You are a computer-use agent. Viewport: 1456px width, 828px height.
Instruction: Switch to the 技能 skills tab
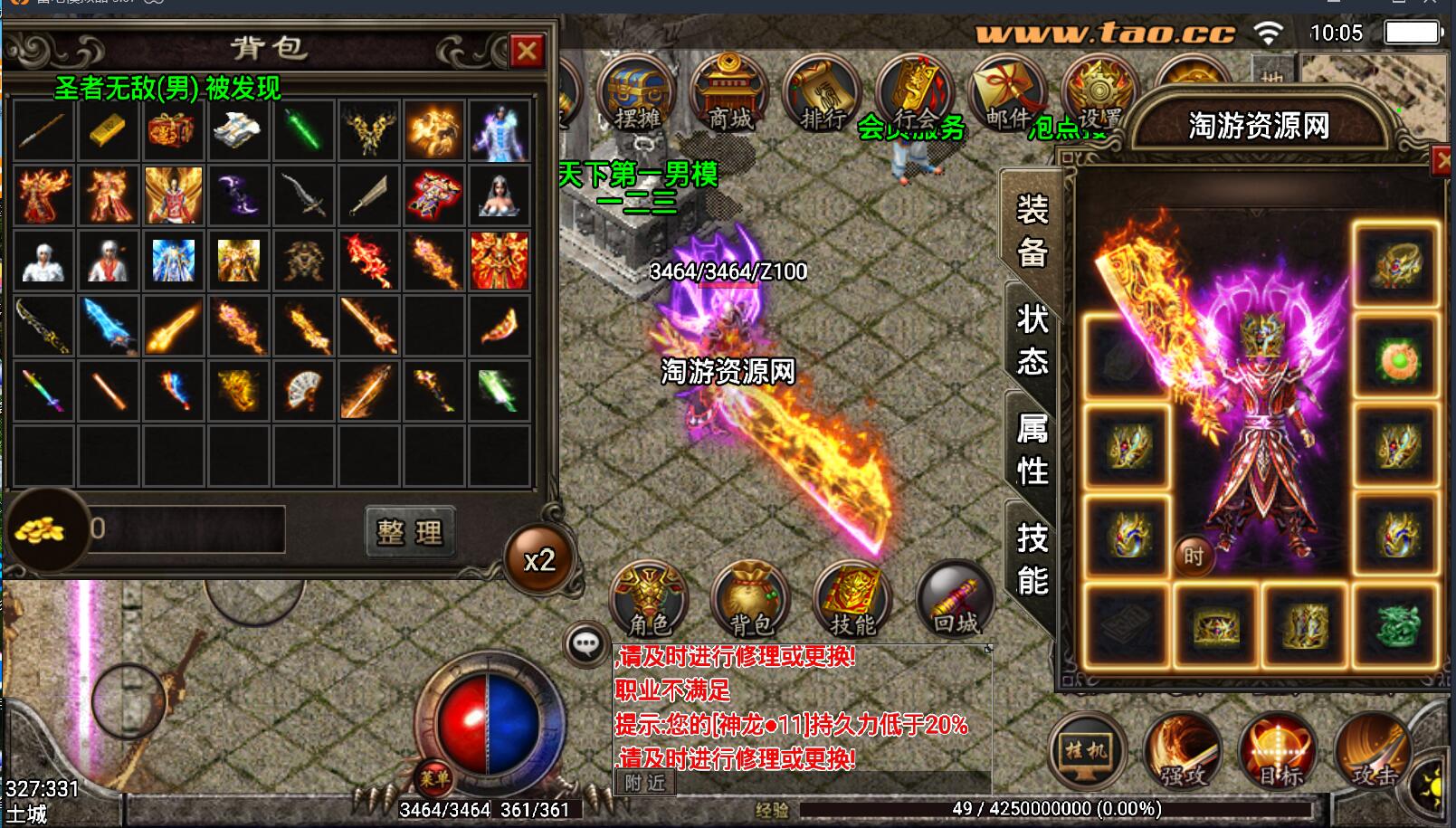(1032, 558)
